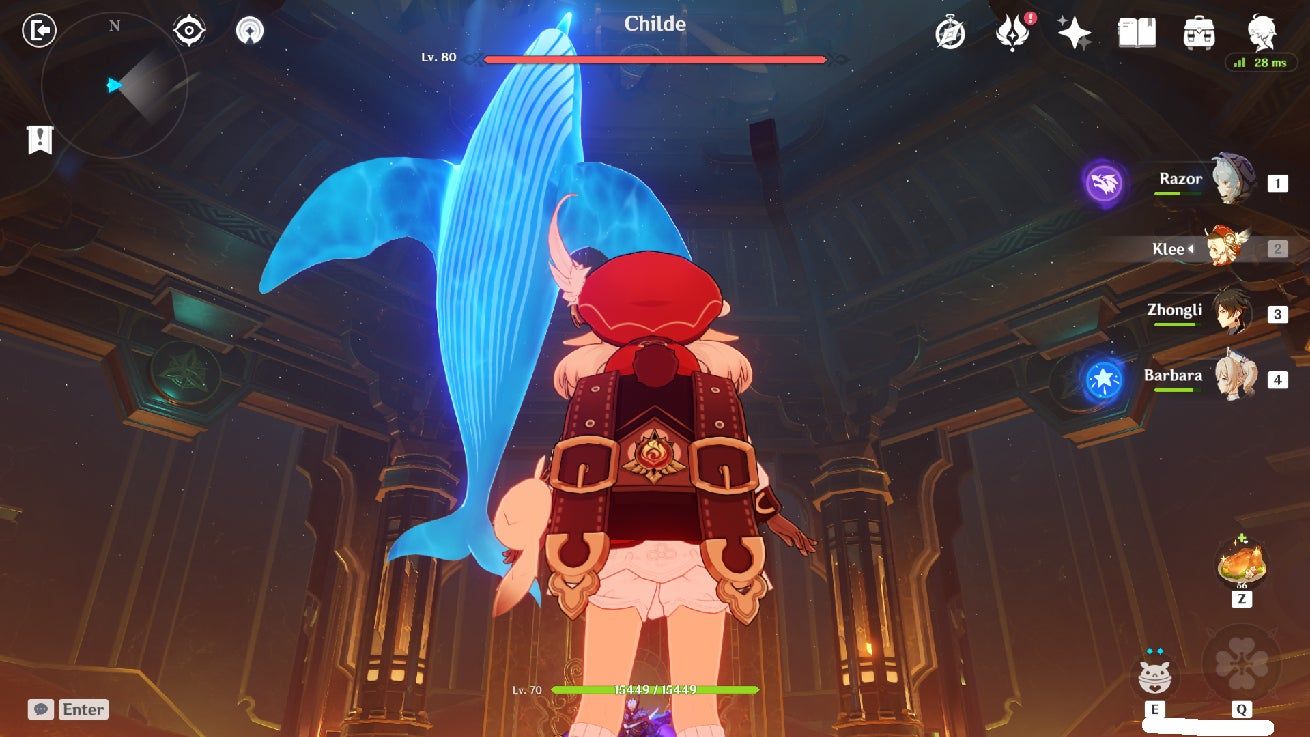
Task: Open the Wish menu star icon
Action: pyautogui.click(x=1073, y=32)
